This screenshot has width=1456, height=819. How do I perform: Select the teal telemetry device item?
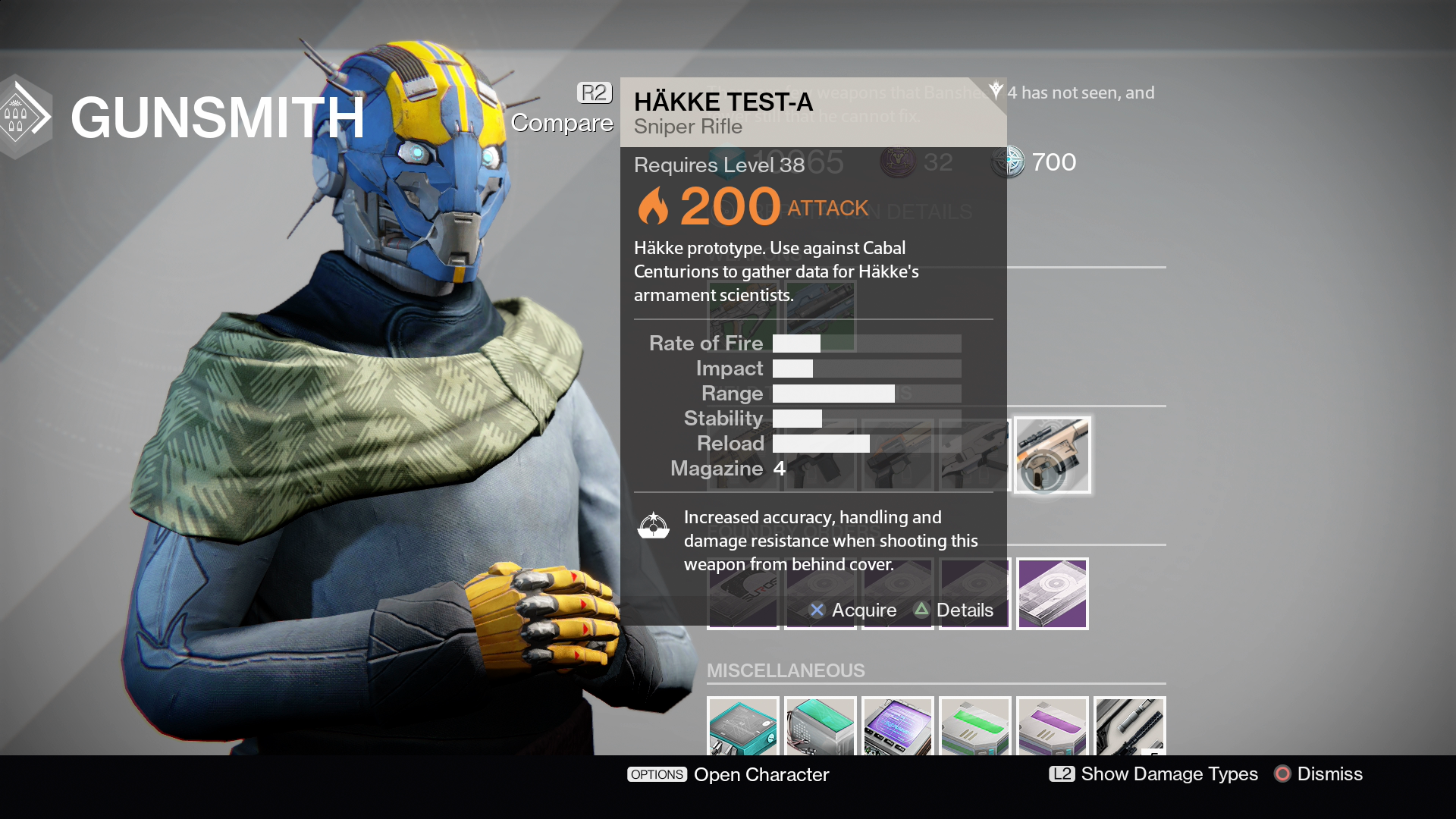tap(742, 726)
